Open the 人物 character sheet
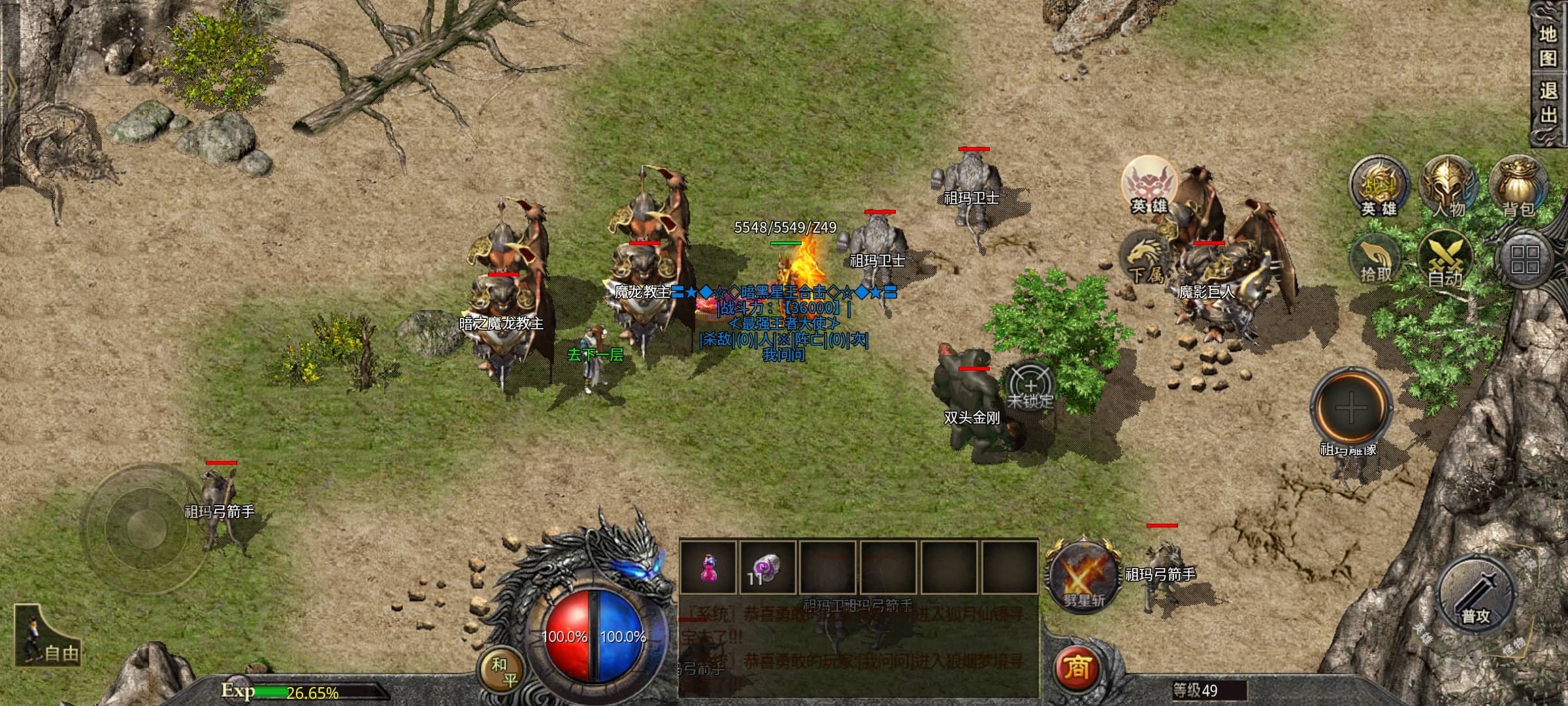 (1448, 187)
